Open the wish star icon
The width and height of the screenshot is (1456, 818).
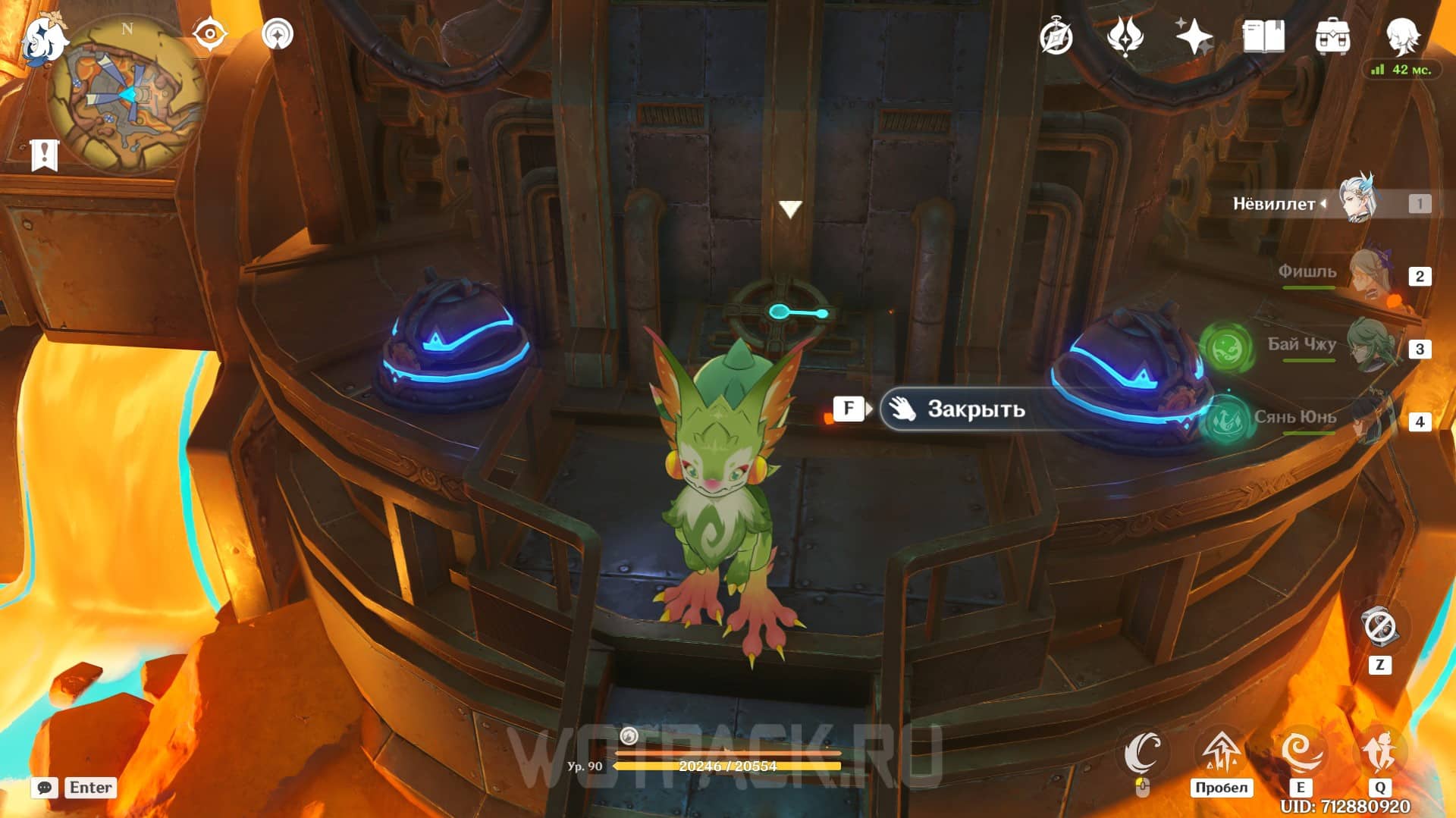(x=1194, y=36)
